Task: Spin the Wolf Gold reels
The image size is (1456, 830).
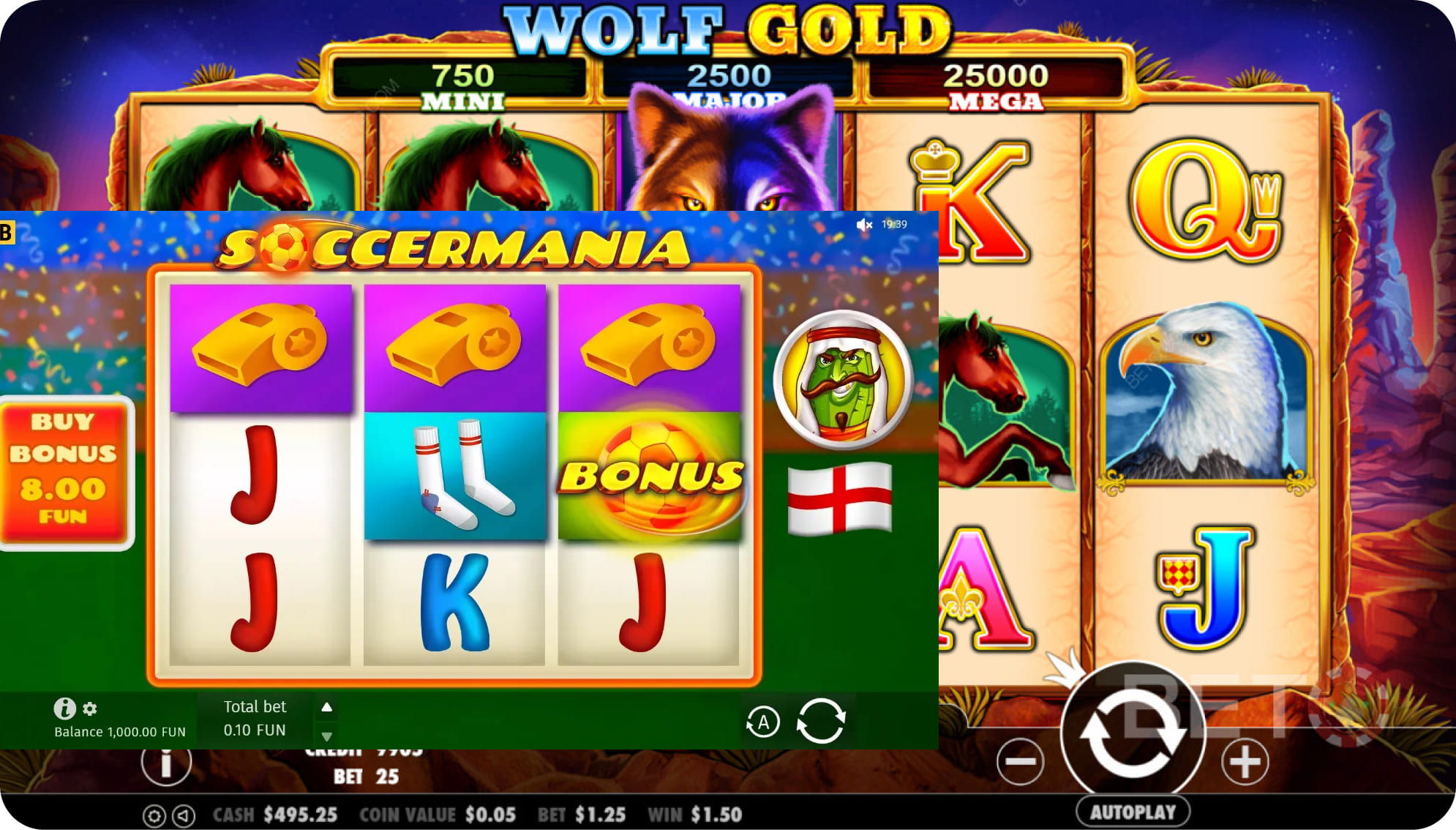Action: click(1132, 732)
